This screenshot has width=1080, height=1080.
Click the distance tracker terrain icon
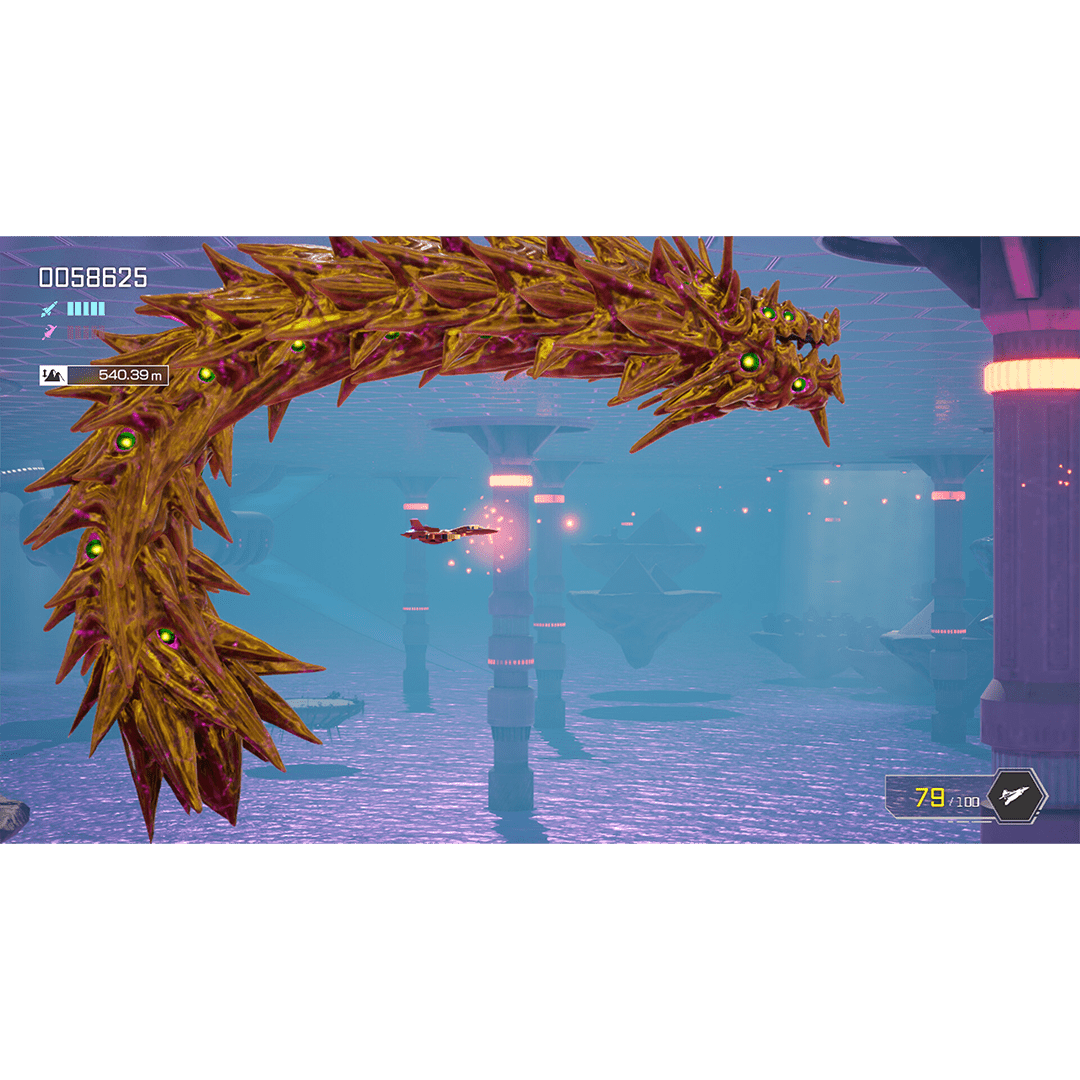tap(54, 376)
